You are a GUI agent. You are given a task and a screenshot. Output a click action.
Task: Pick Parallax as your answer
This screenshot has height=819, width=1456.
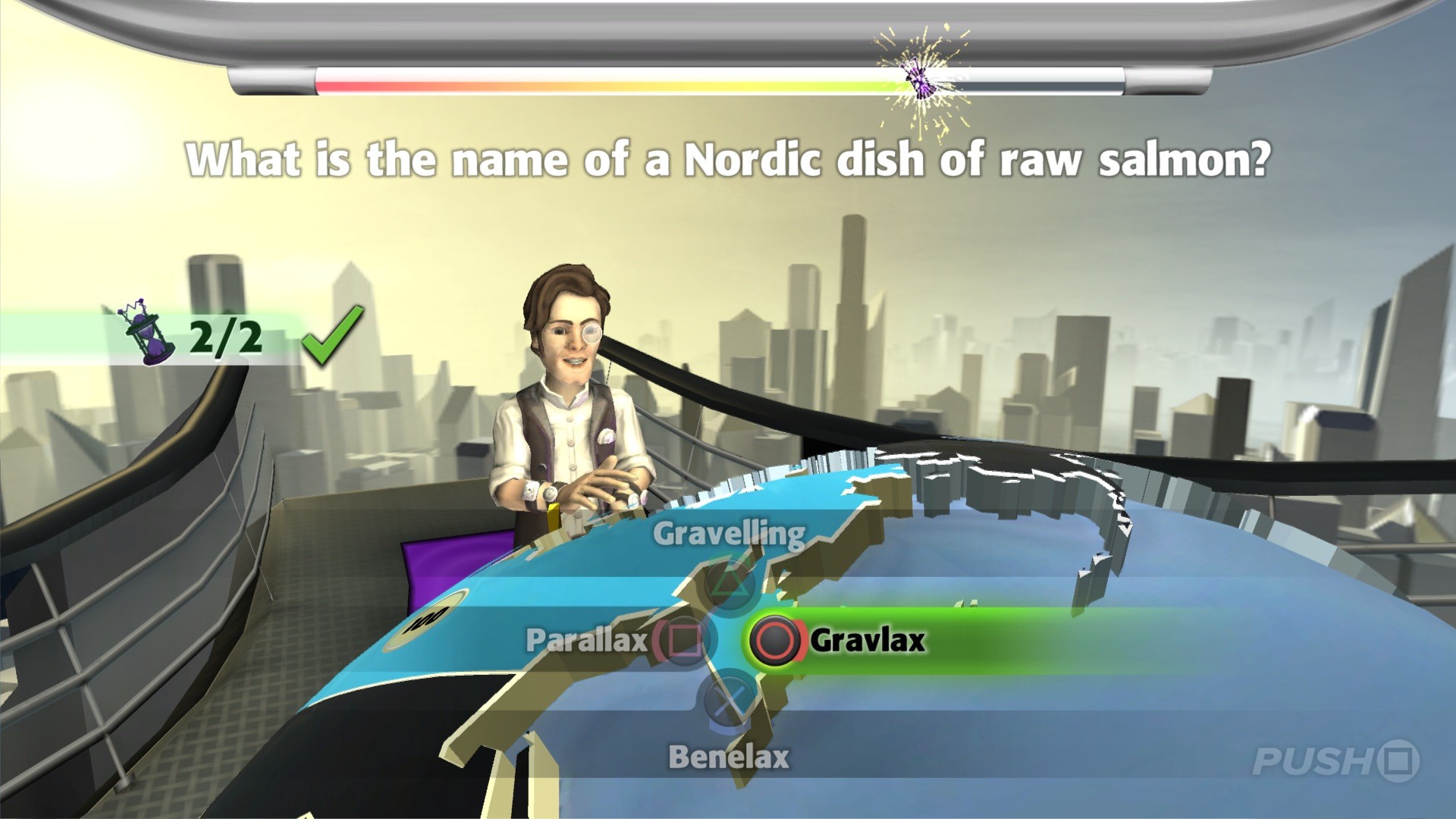point(588,642)
